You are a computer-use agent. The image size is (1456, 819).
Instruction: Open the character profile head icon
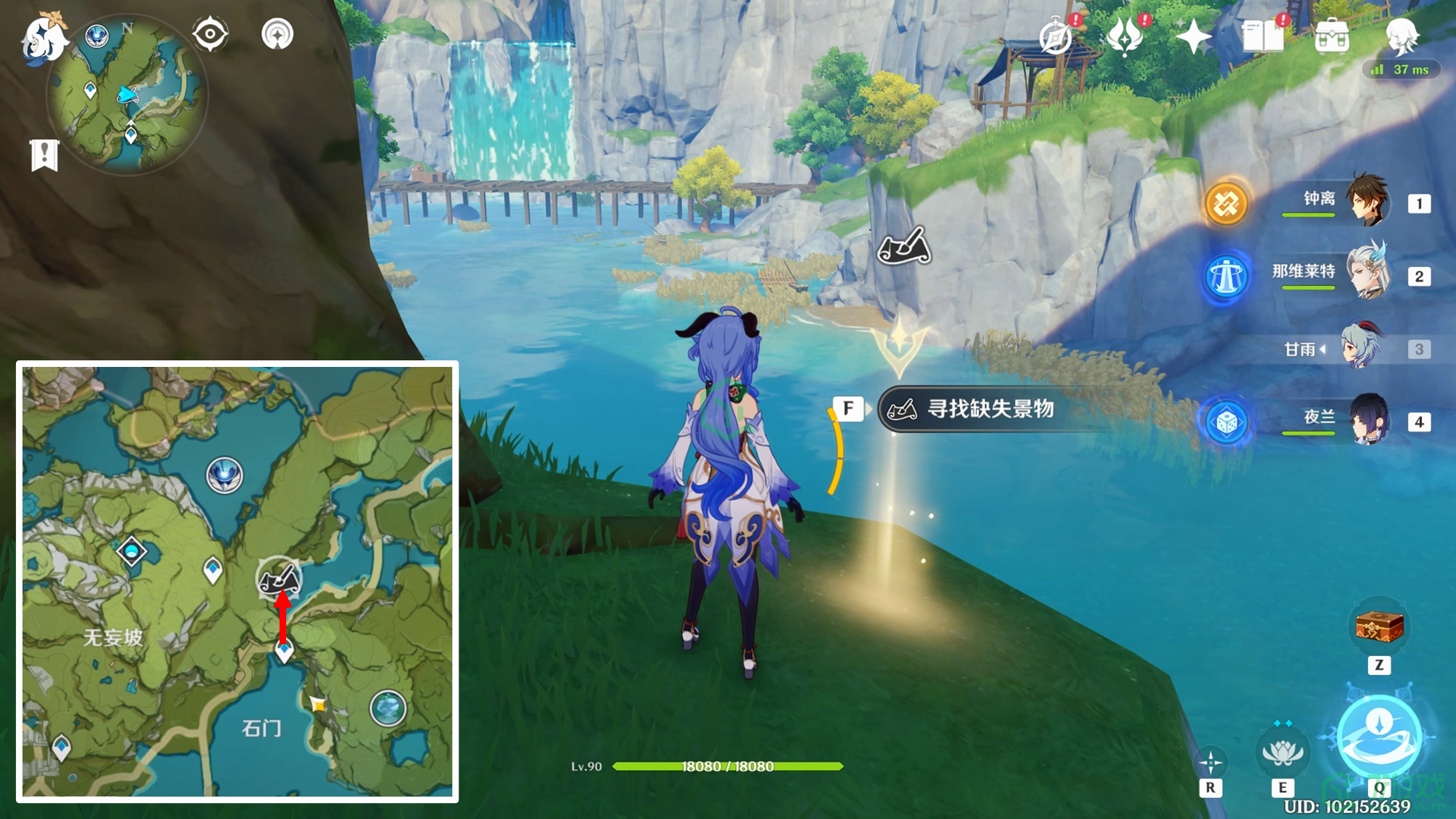pyautogui.click(x=1401, y=36)
